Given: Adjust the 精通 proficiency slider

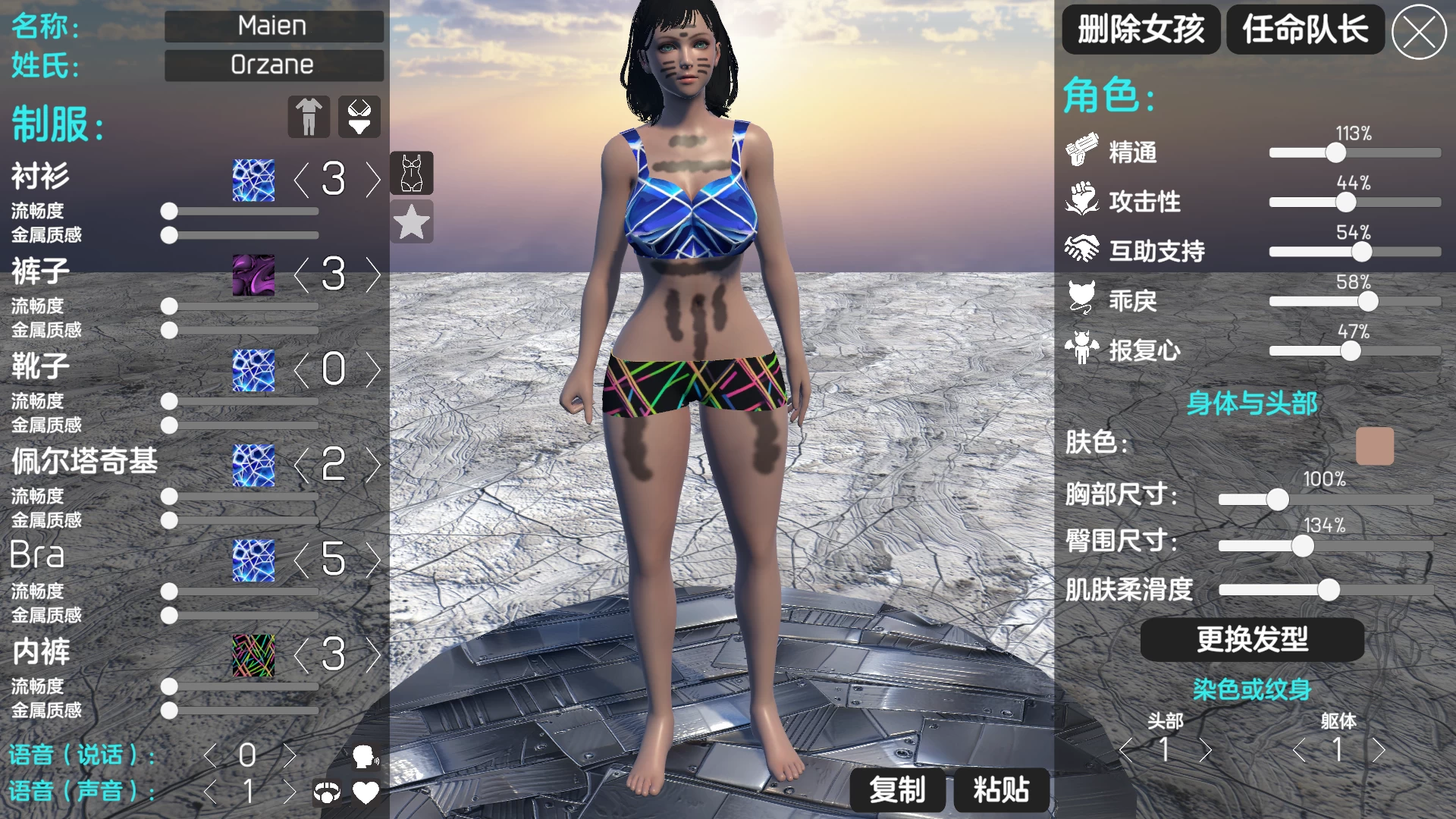Looking at the screenshot, I should click(x=1335, y=153).
